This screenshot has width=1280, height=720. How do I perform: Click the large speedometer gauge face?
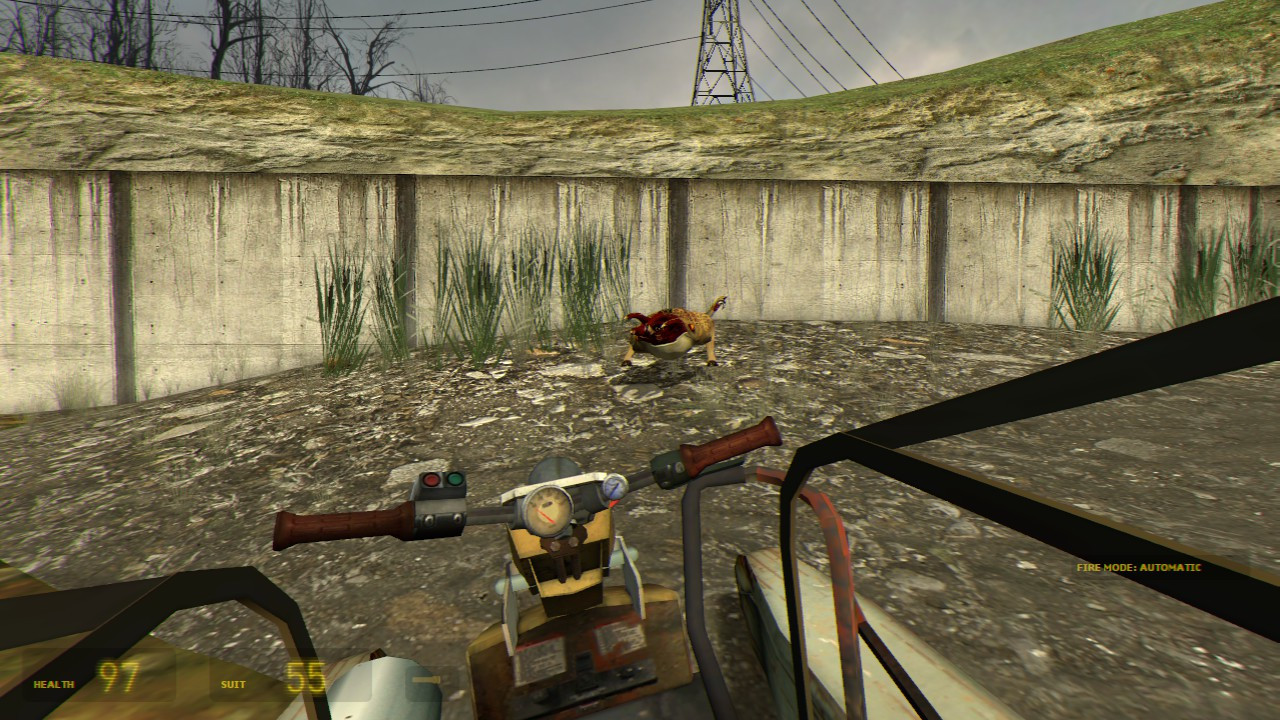pos(550,510)
